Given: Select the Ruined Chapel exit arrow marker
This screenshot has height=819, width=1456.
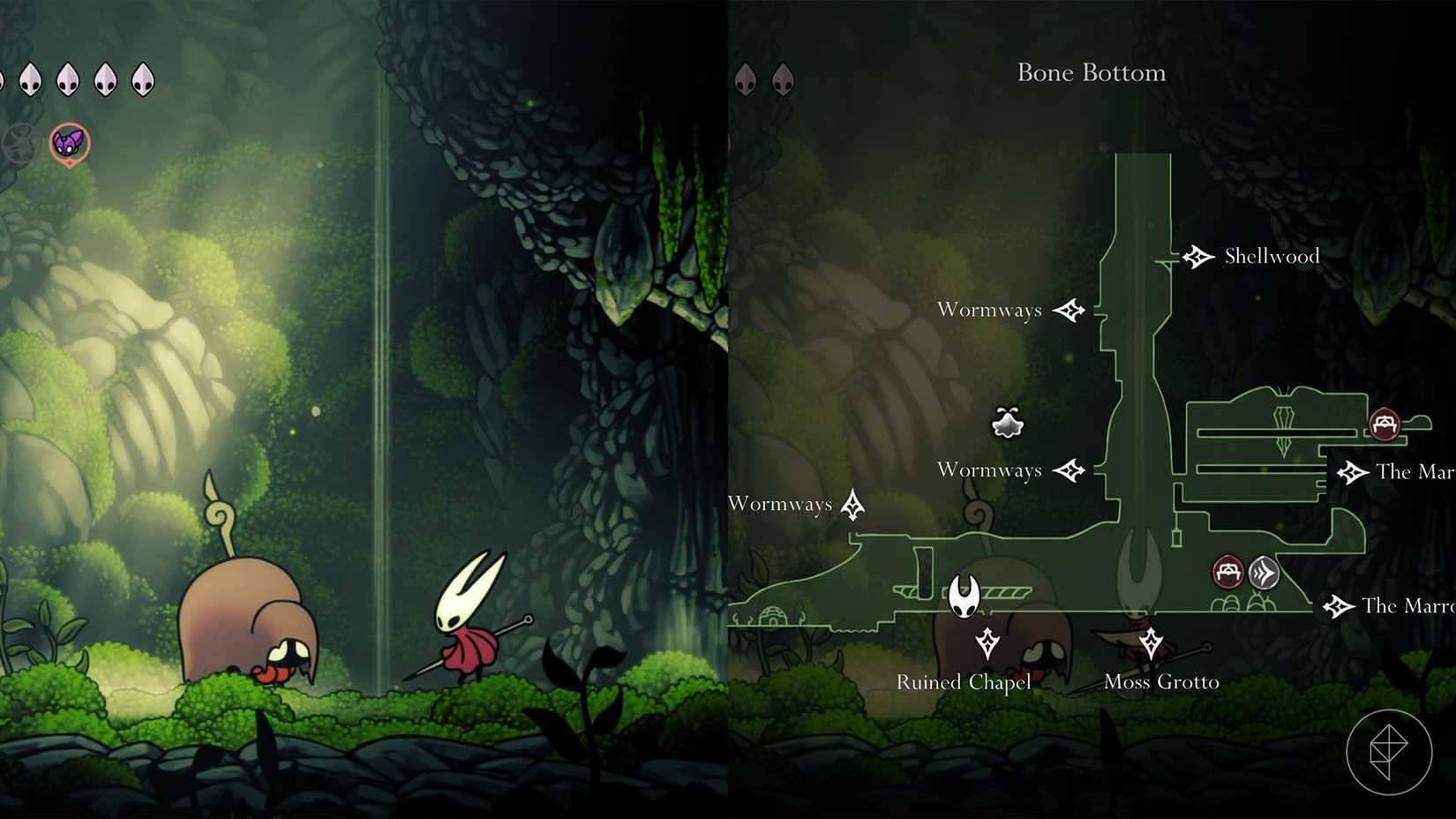Looking at the screenshot, I should tap(987, 642).
